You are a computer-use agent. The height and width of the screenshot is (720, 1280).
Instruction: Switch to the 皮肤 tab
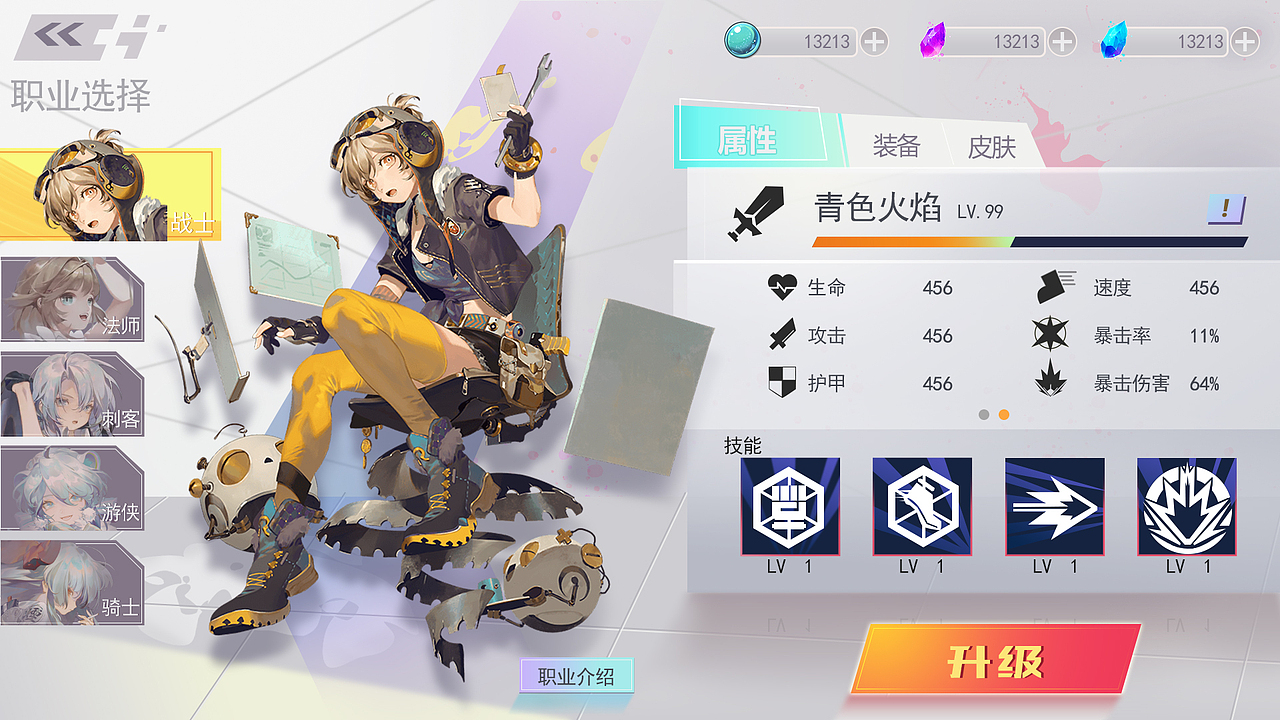[990, 147]
